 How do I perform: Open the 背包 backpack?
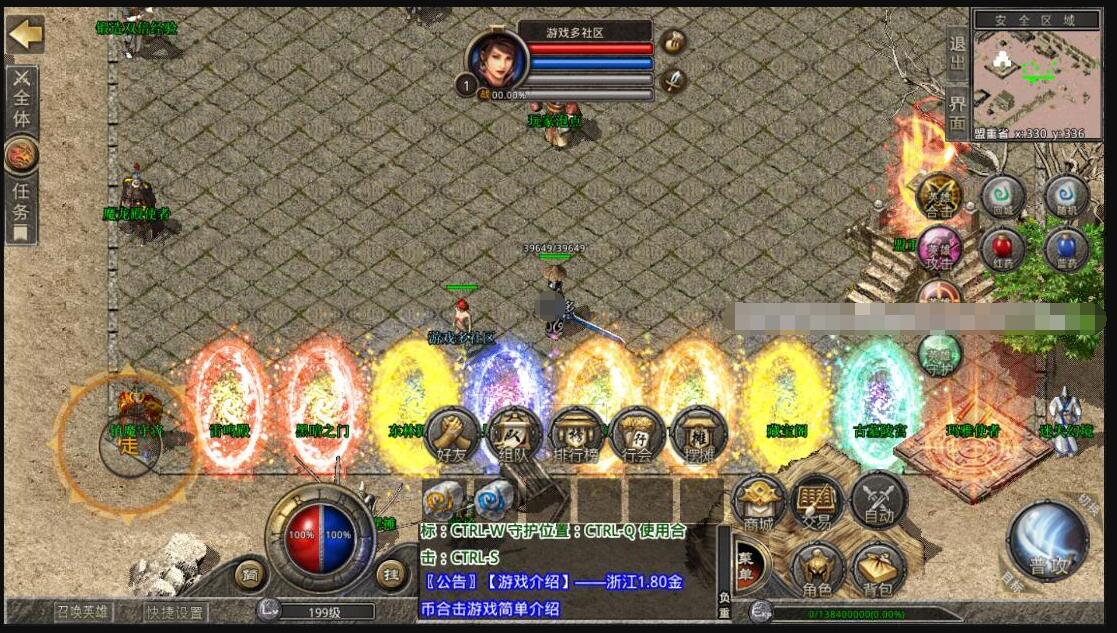(x=878, y=570)
